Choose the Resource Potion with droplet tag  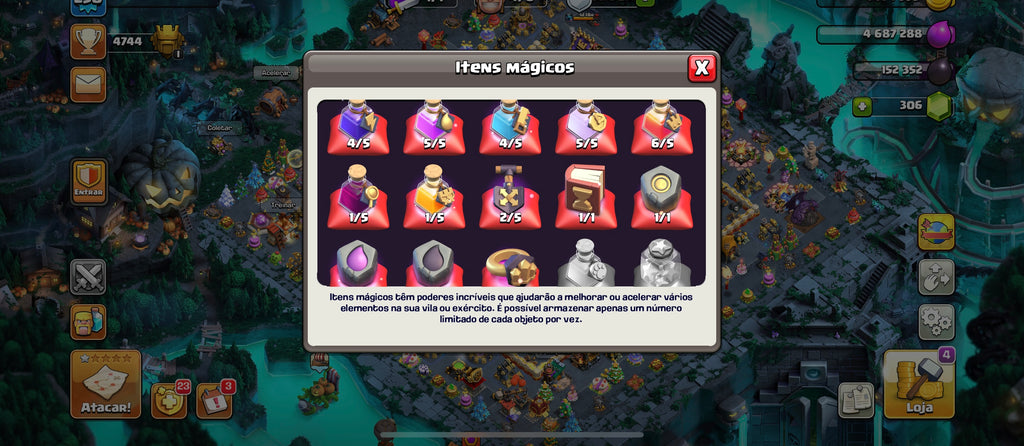pyautogui.click(x=435, y=125)
